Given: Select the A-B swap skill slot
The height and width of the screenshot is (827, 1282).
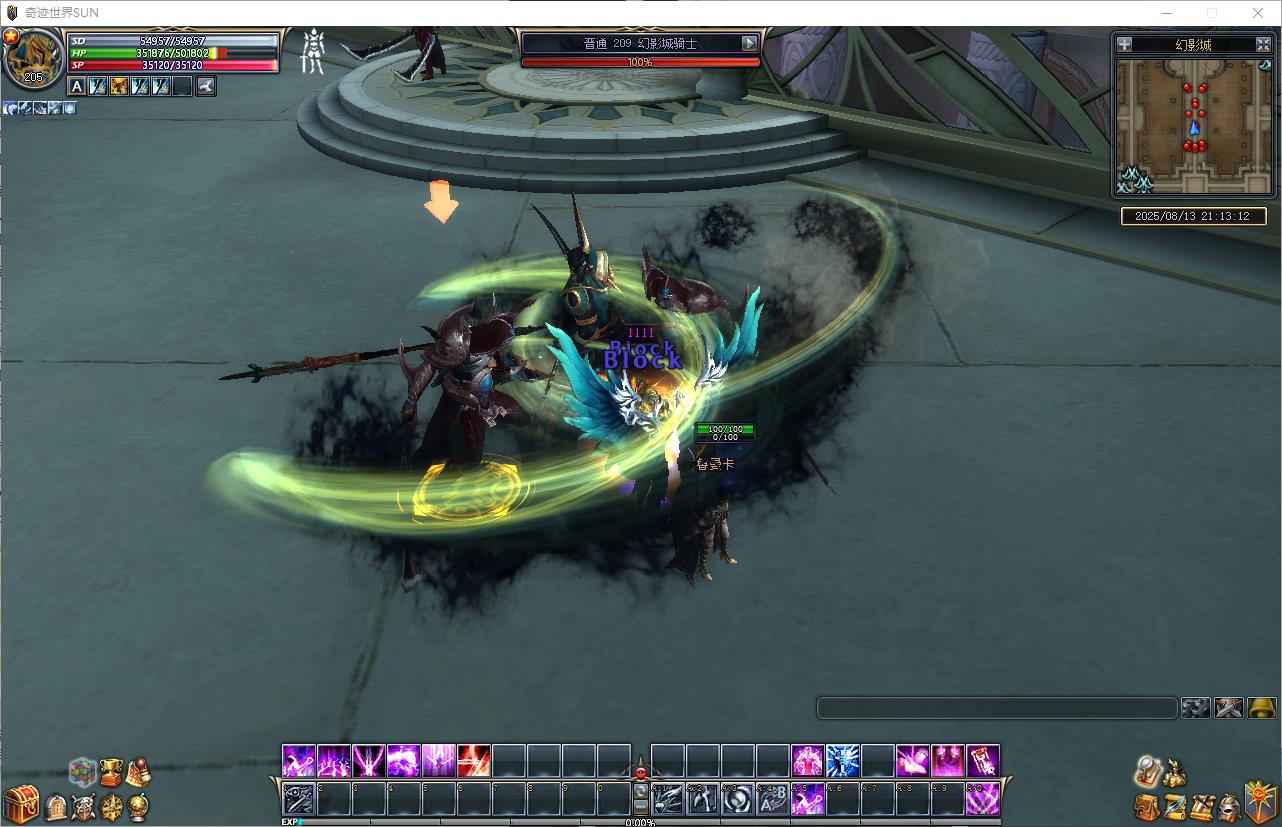Looking at the screenshot, I should [772, 799].
